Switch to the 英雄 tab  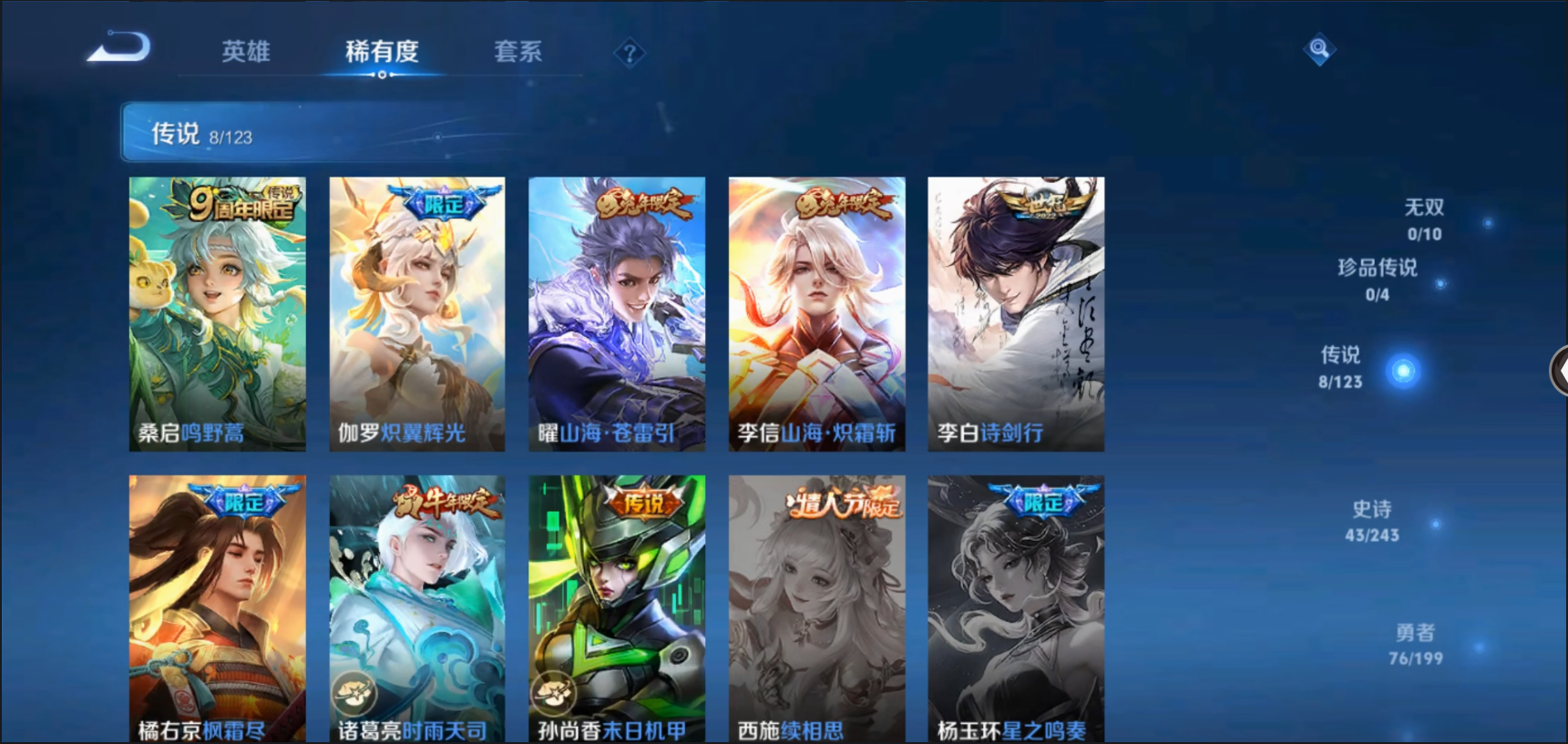pyautogui.click(x=246, y=52)
